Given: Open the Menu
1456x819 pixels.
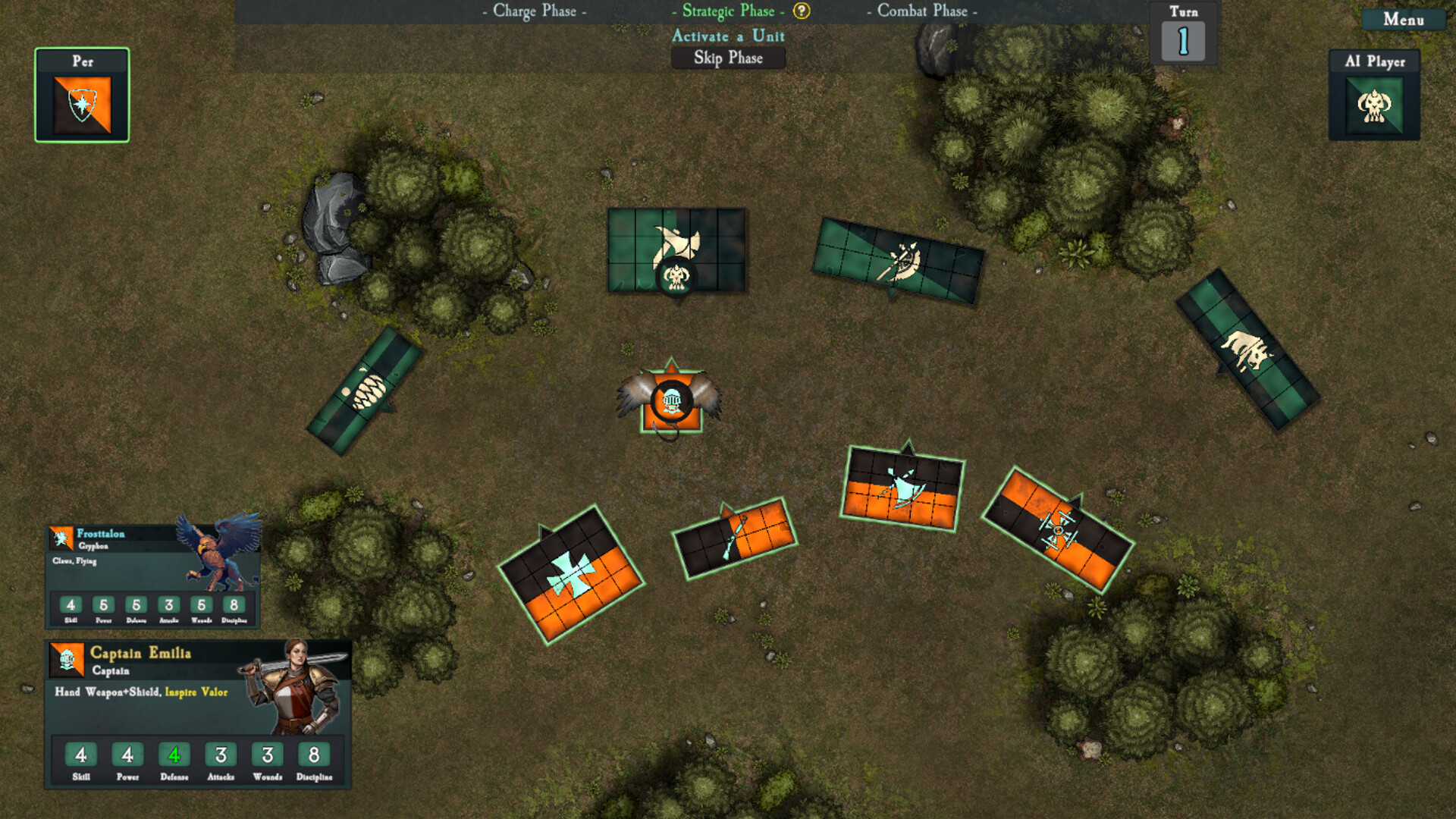Looking at the screenshot, I should 1402,21.
